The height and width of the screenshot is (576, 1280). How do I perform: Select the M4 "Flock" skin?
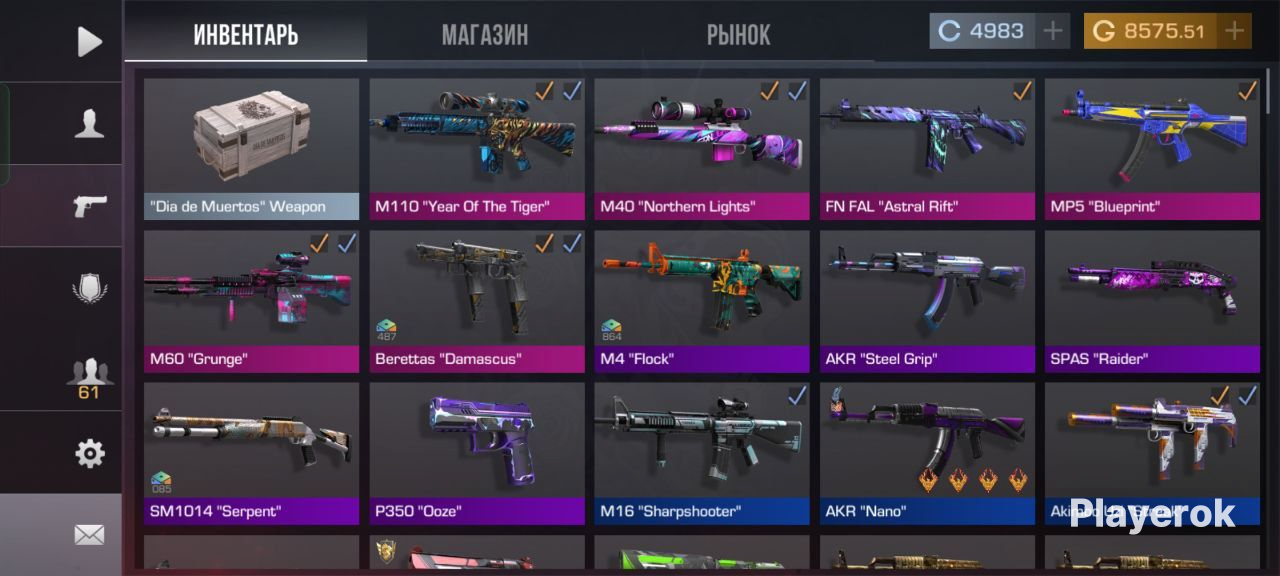click(x=702, y=301)
